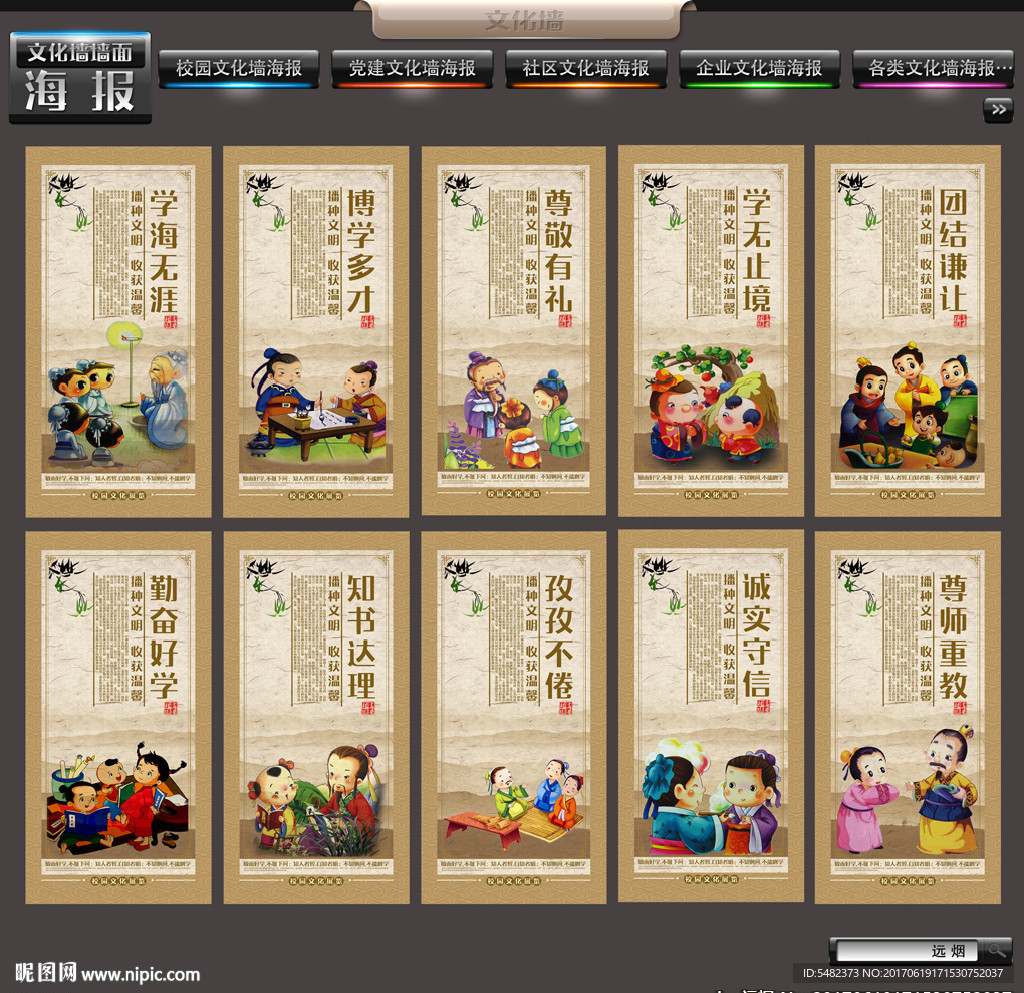
Task: Select the 知书达理 poster
Action: coord(316,717)
